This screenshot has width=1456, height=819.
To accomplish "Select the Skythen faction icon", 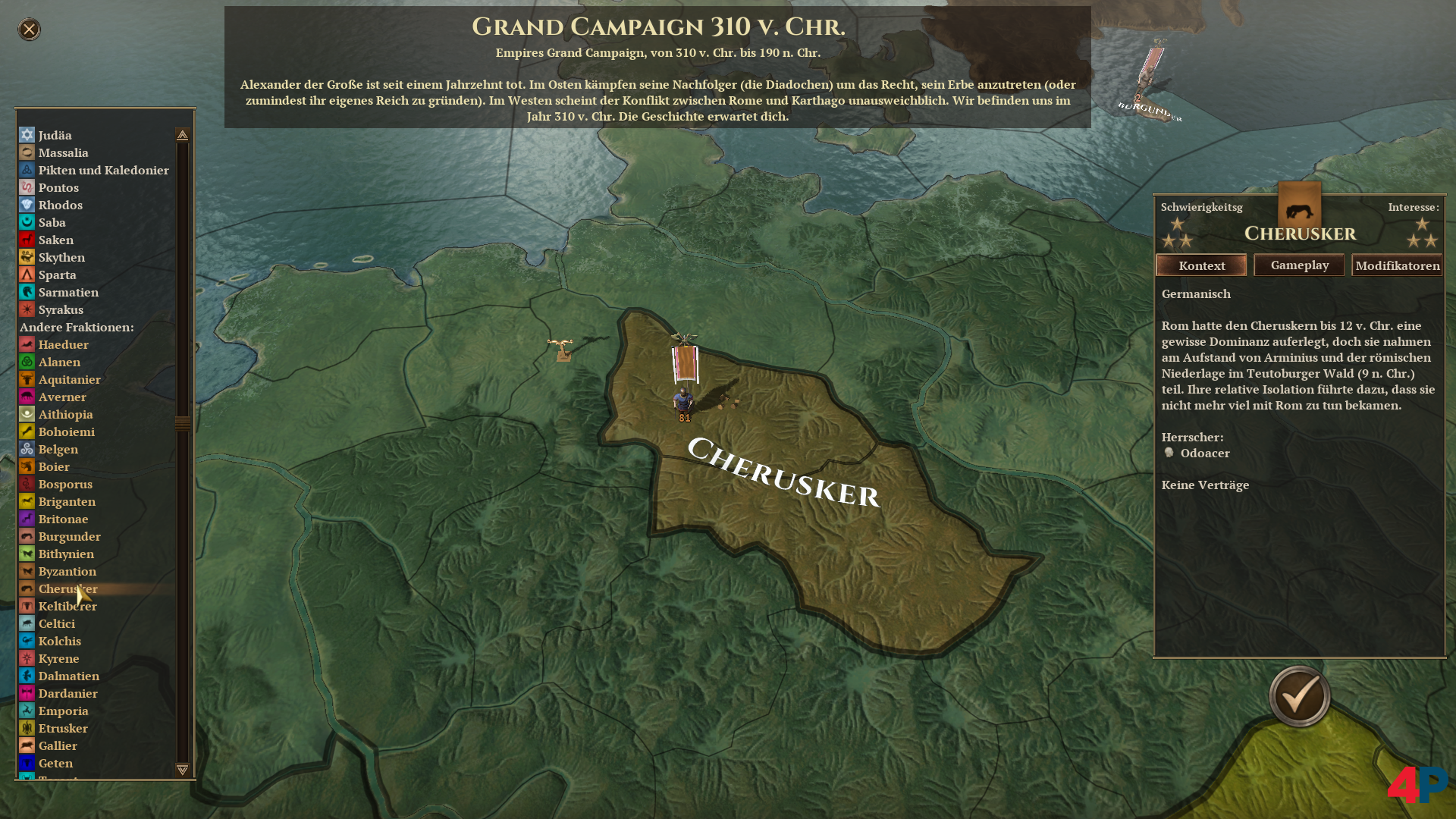I will (x=27, y=257).
